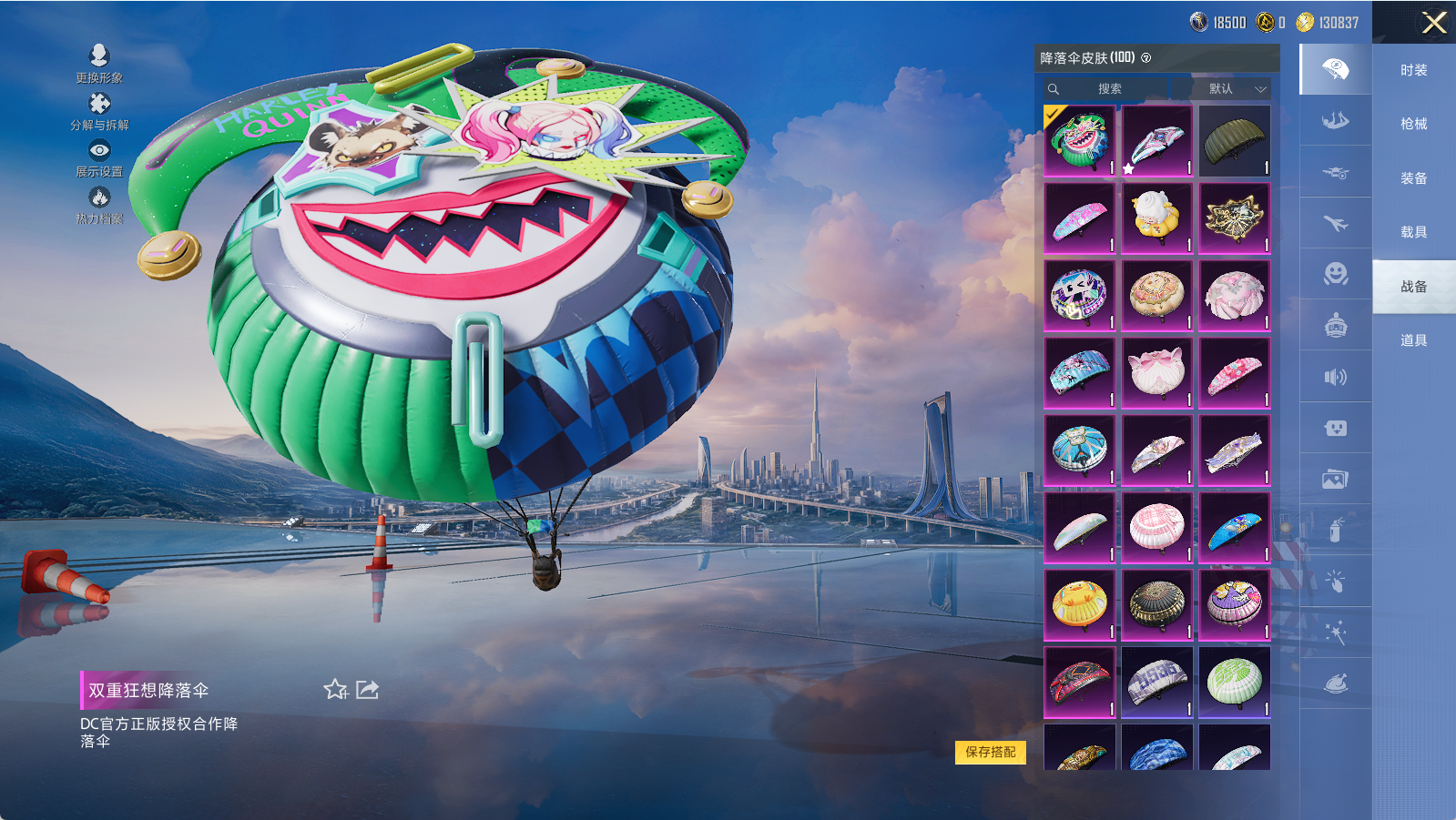Share the parachute skin via arrow icon
The image size is (1456, 820).
(x=368, y=689)
